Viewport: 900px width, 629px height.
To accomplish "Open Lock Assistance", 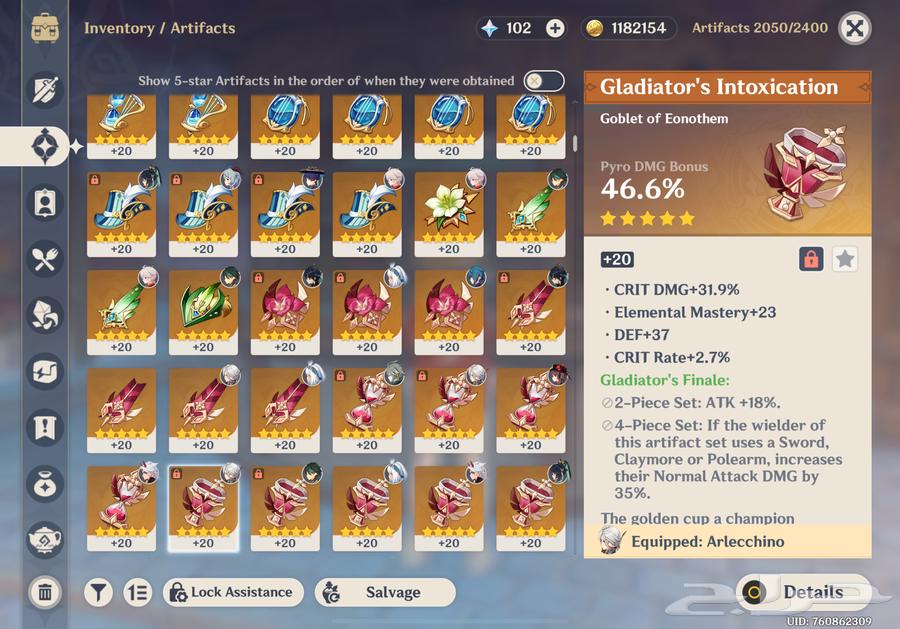I will point(233,592).
